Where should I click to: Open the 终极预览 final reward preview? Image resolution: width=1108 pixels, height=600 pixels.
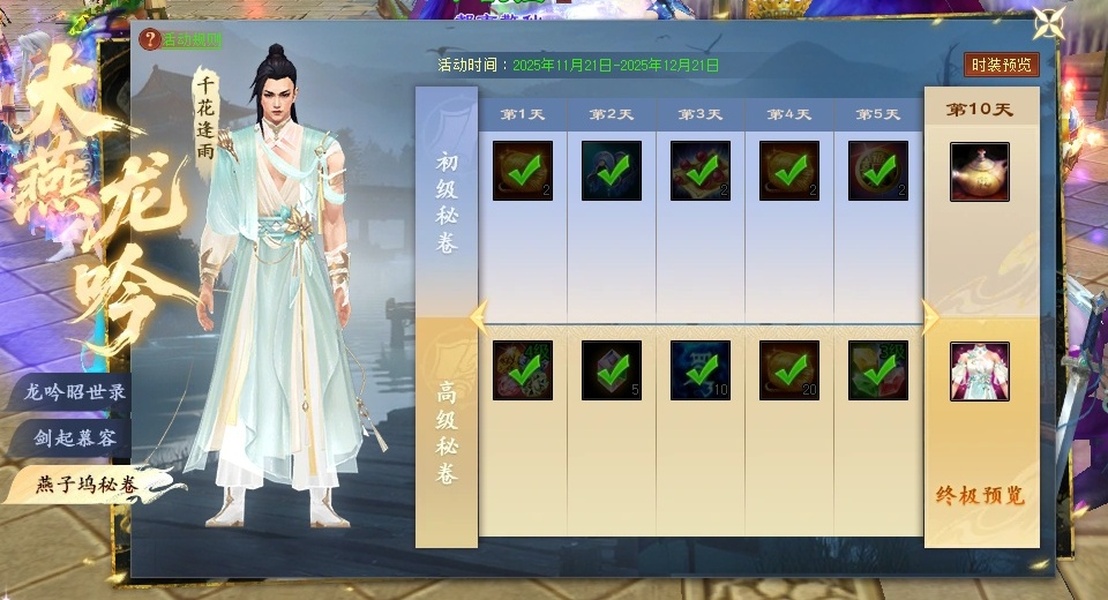(x=980, y=496)
